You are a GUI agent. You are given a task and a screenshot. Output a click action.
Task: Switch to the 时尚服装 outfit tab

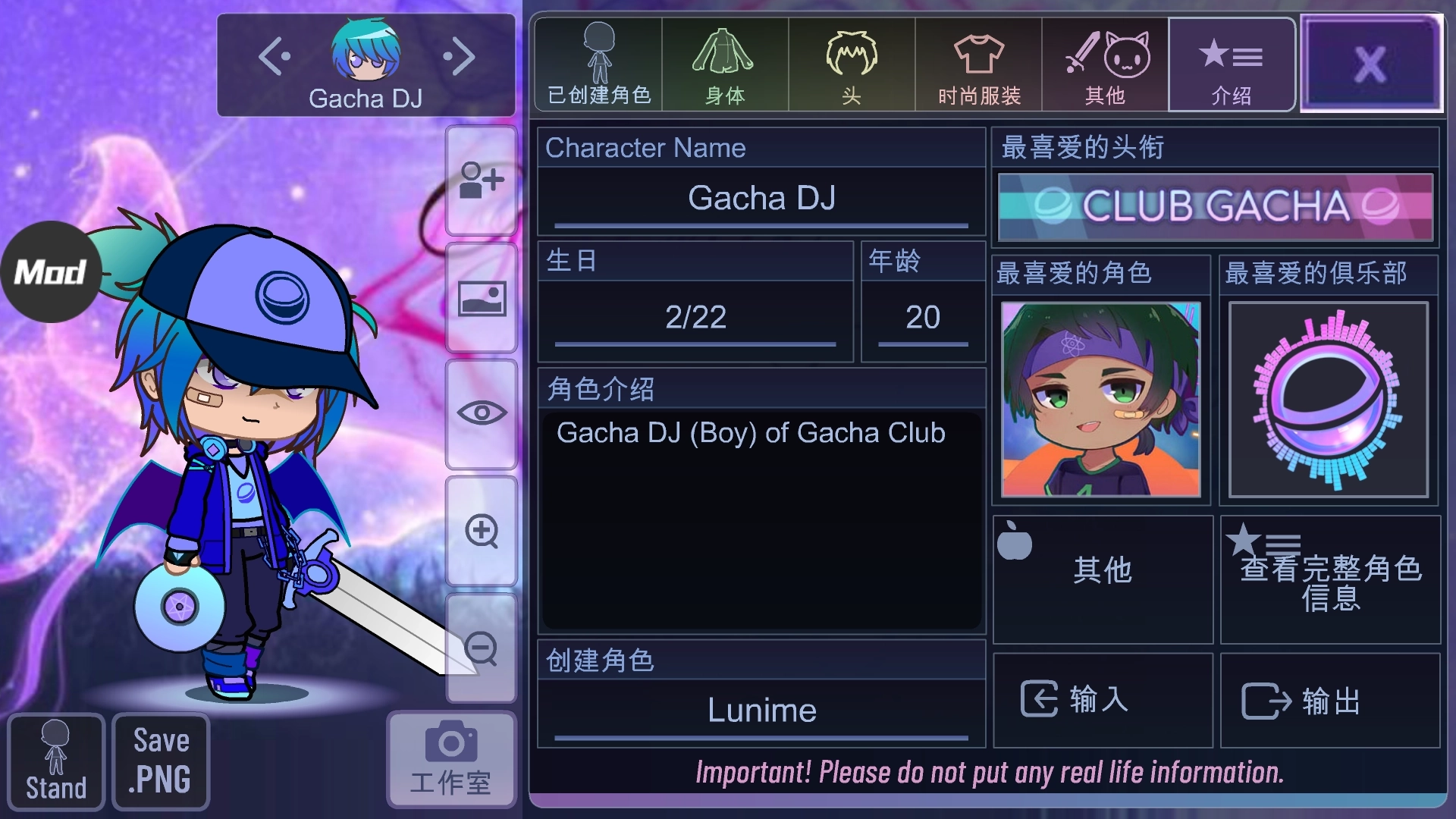click(x=978, y=64)
